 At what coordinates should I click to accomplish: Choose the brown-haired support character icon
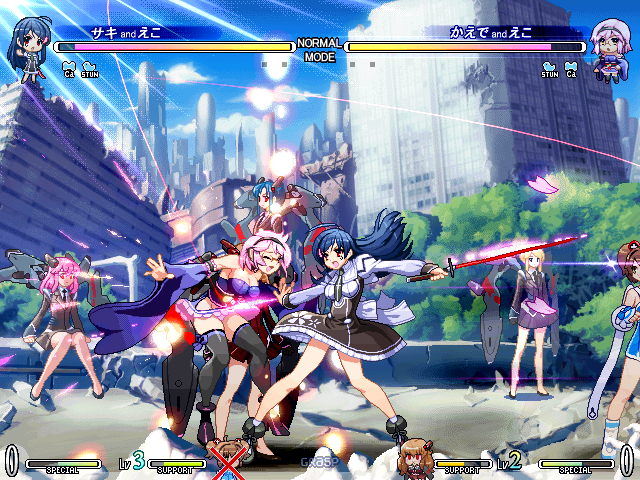[x=413, y=458]
